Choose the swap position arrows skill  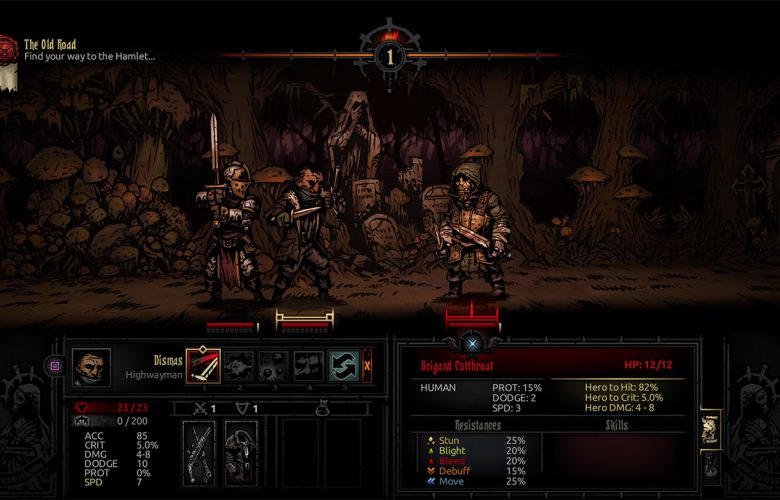(344, 365)
